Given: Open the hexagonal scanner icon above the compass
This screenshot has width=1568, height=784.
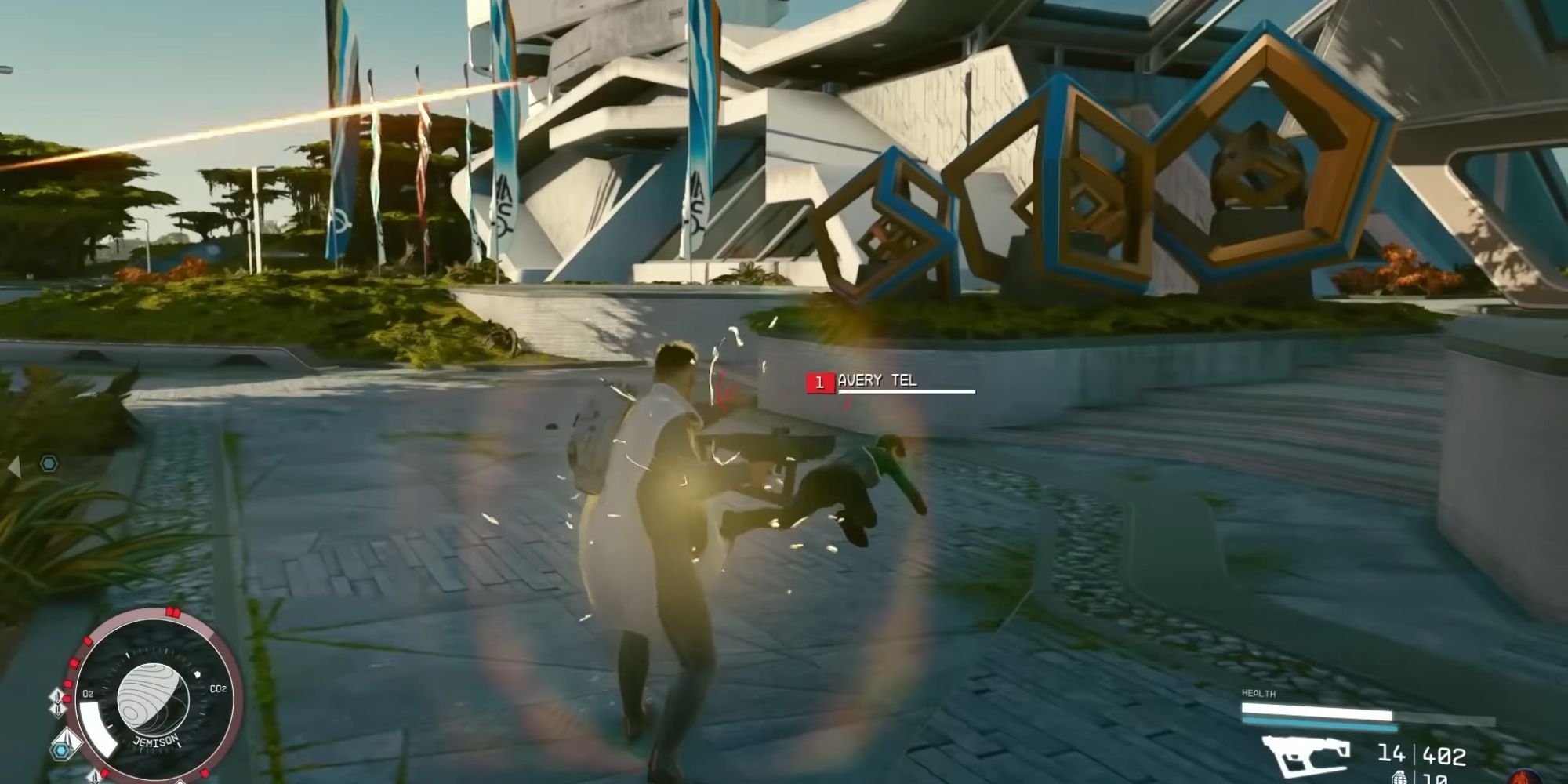Looking at the screenshot, I should (x=60, y=749).
